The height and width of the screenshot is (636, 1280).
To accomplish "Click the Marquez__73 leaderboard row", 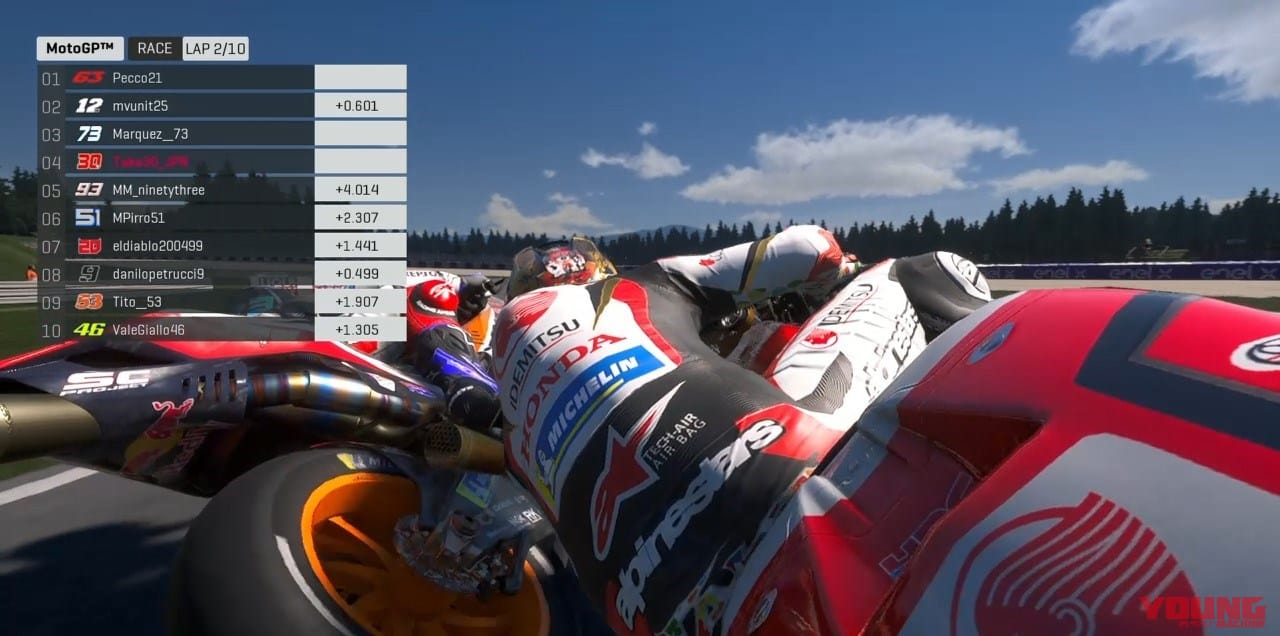I will [150, 134].
